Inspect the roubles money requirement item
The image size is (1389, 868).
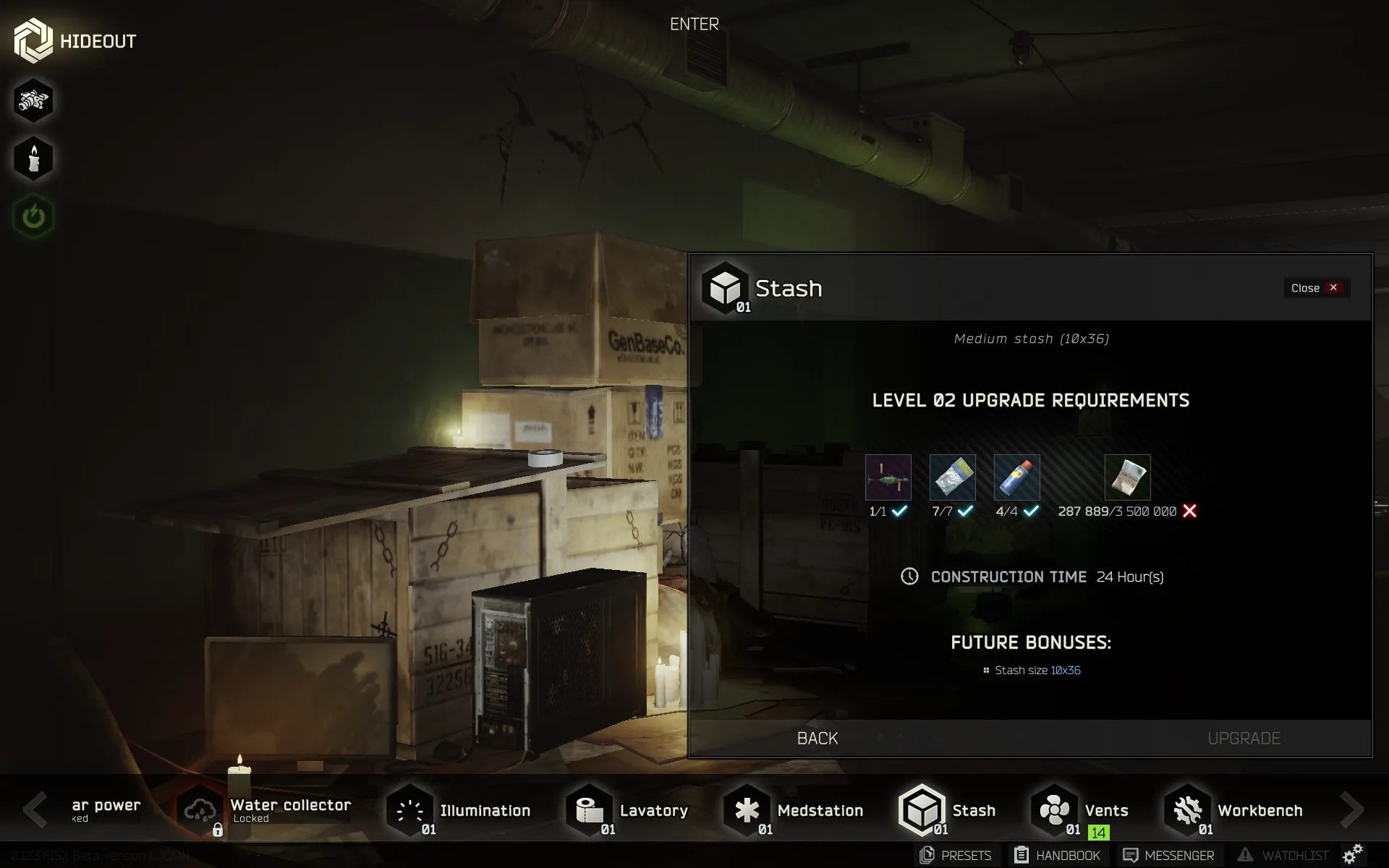click(1127, 477)
